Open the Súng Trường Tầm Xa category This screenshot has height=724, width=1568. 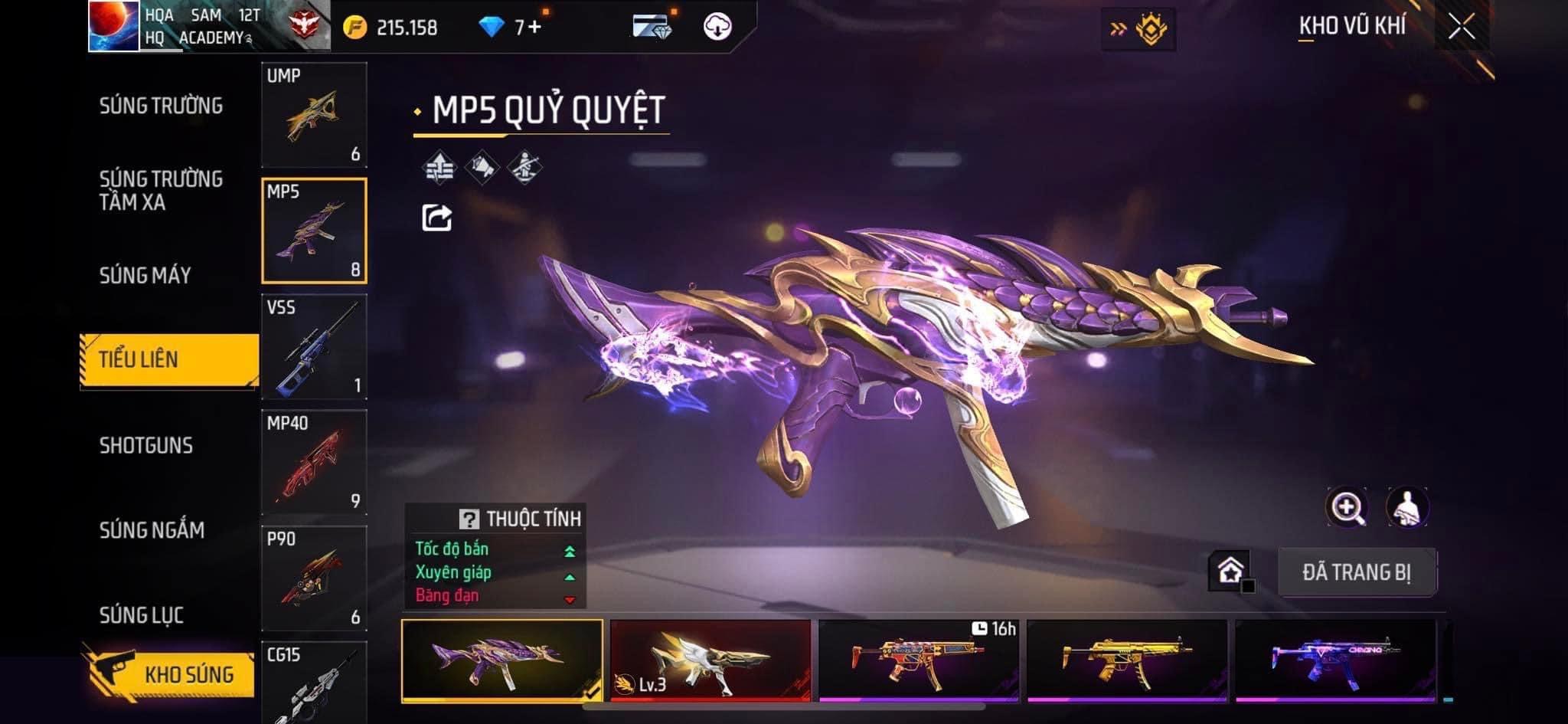pyautogui.click(x=161, y=190)
